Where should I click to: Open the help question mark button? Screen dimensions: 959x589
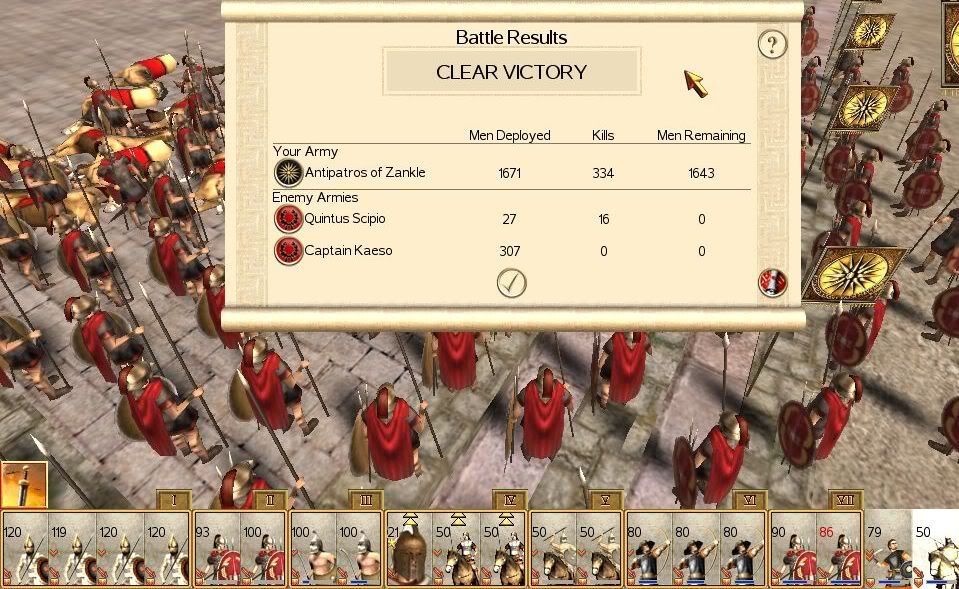(x=772, y=44)
